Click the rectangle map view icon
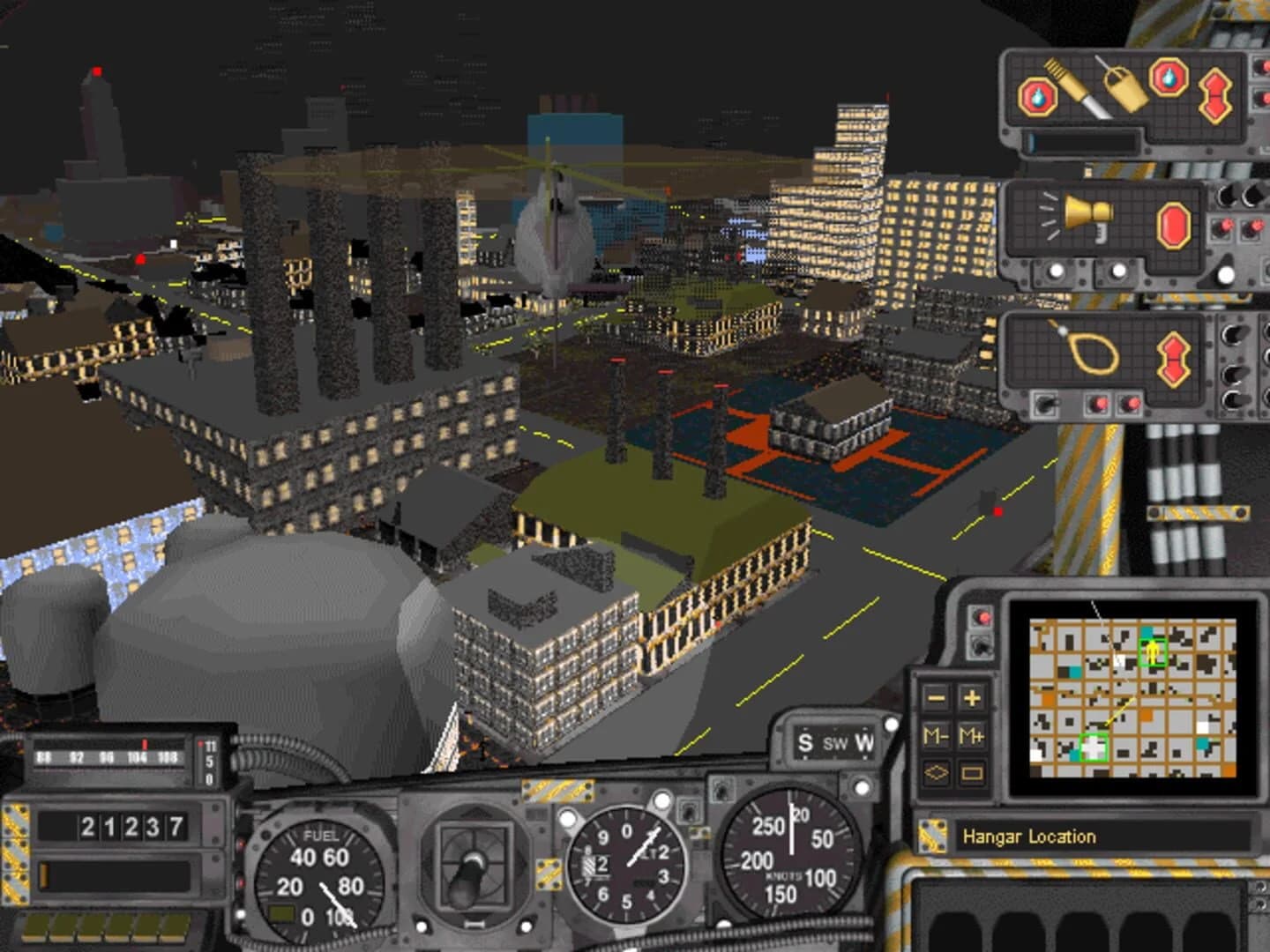The height and width of the screenshot is (952, 1270). 972,773
